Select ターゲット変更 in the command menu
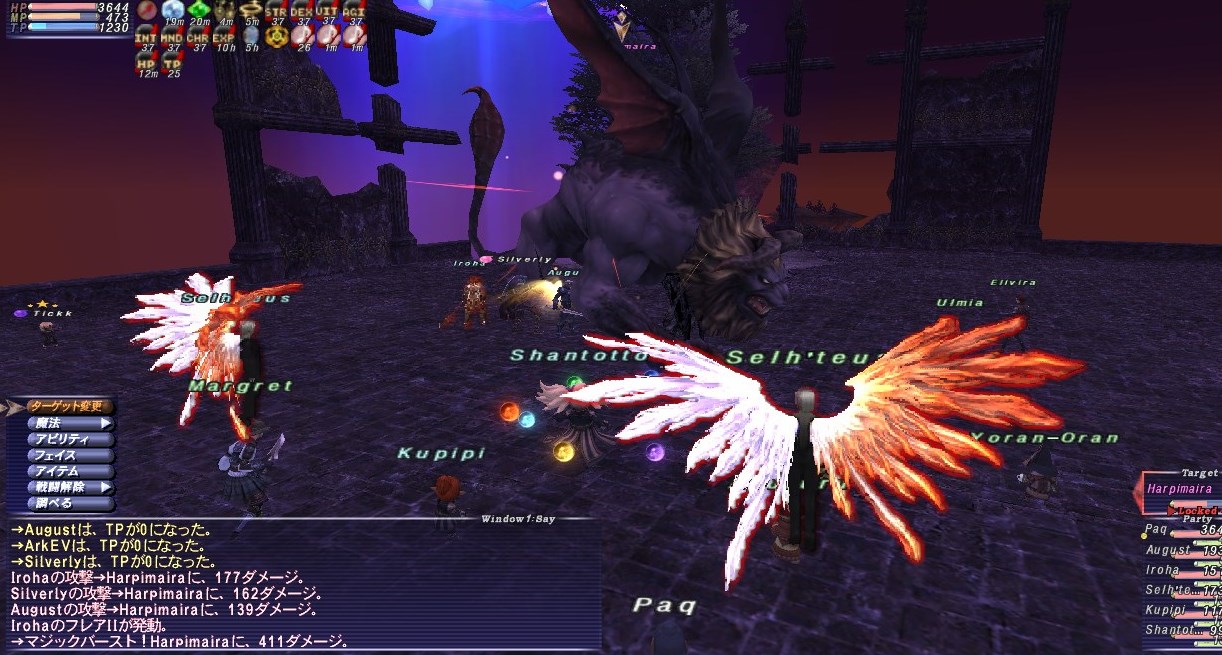This screenshot has height=655, width=1222. click(68, 407)
